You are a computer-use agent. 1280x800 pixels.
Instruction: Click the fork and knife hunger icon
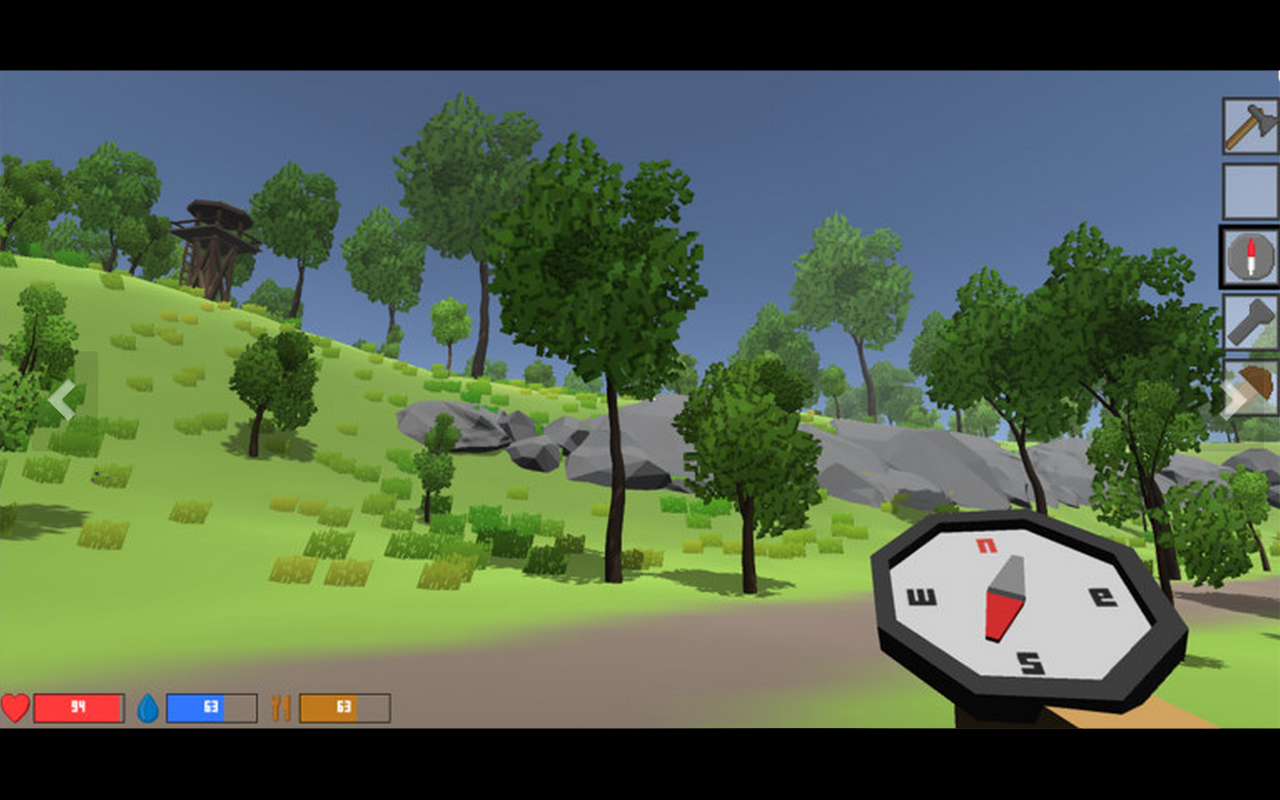click(282, 706)
